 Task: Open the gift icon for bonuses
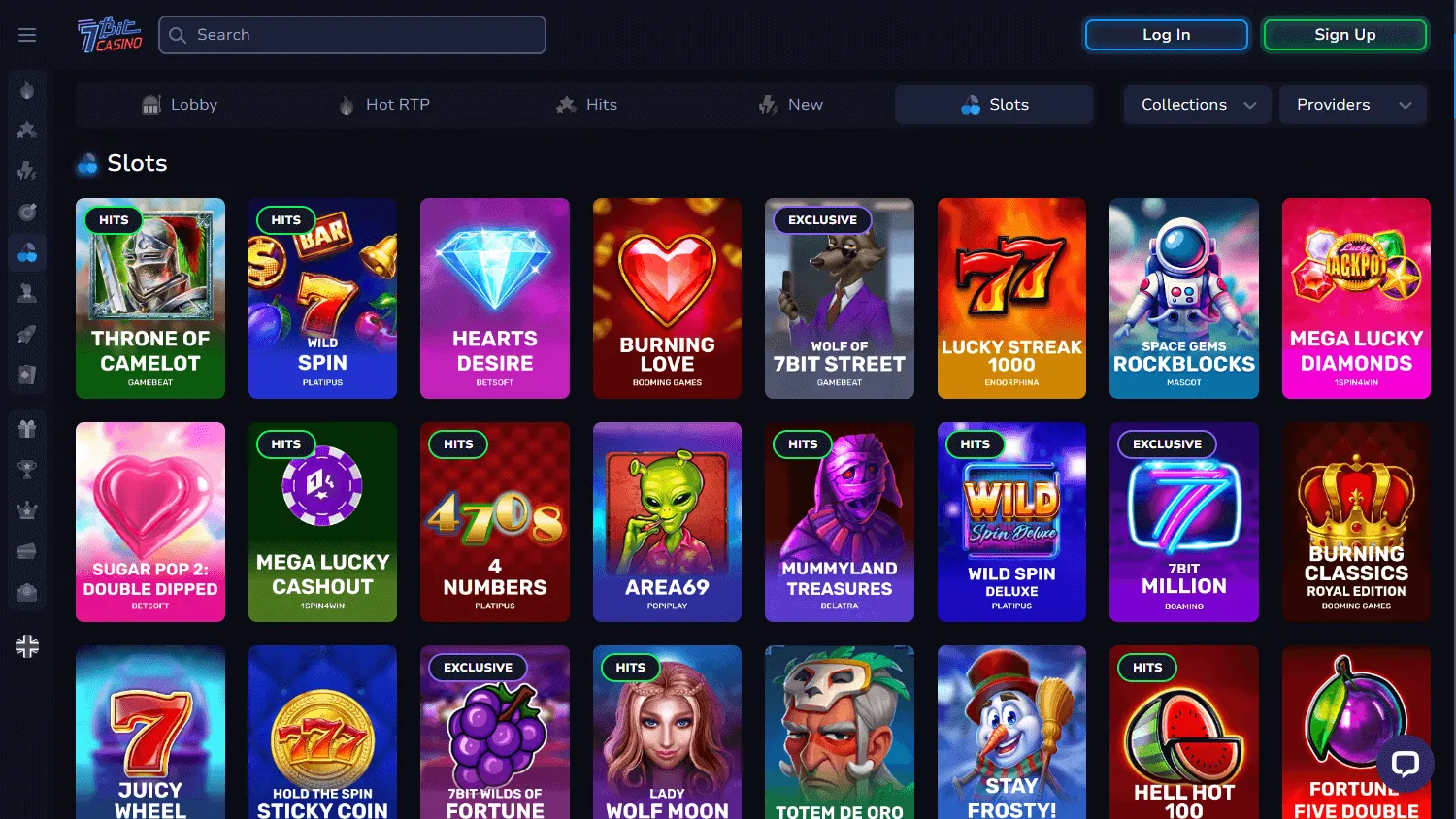27,427
